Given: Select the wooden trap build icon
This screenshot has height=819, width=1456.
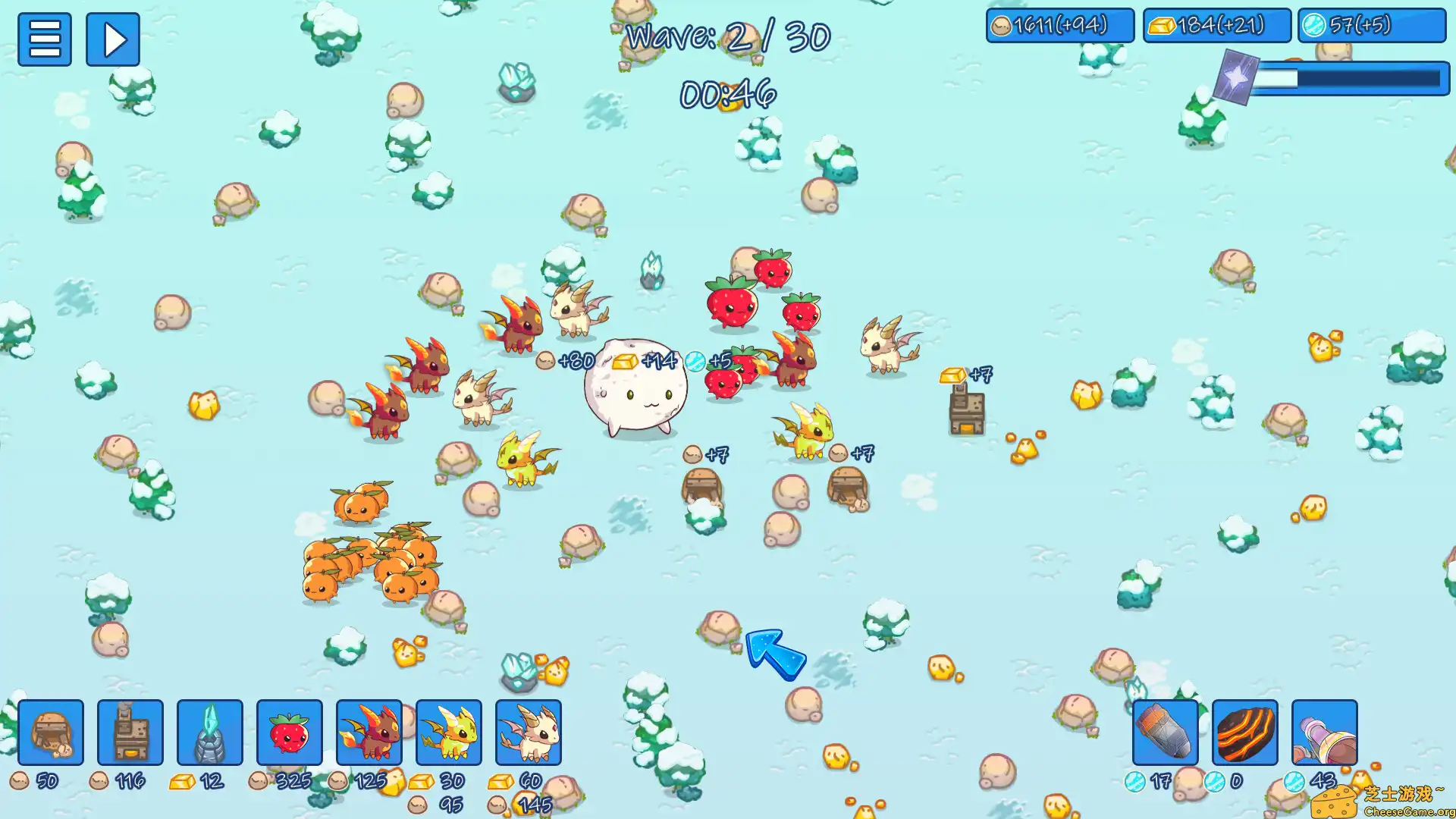Looking at the screenshot, I should point(51,733).
